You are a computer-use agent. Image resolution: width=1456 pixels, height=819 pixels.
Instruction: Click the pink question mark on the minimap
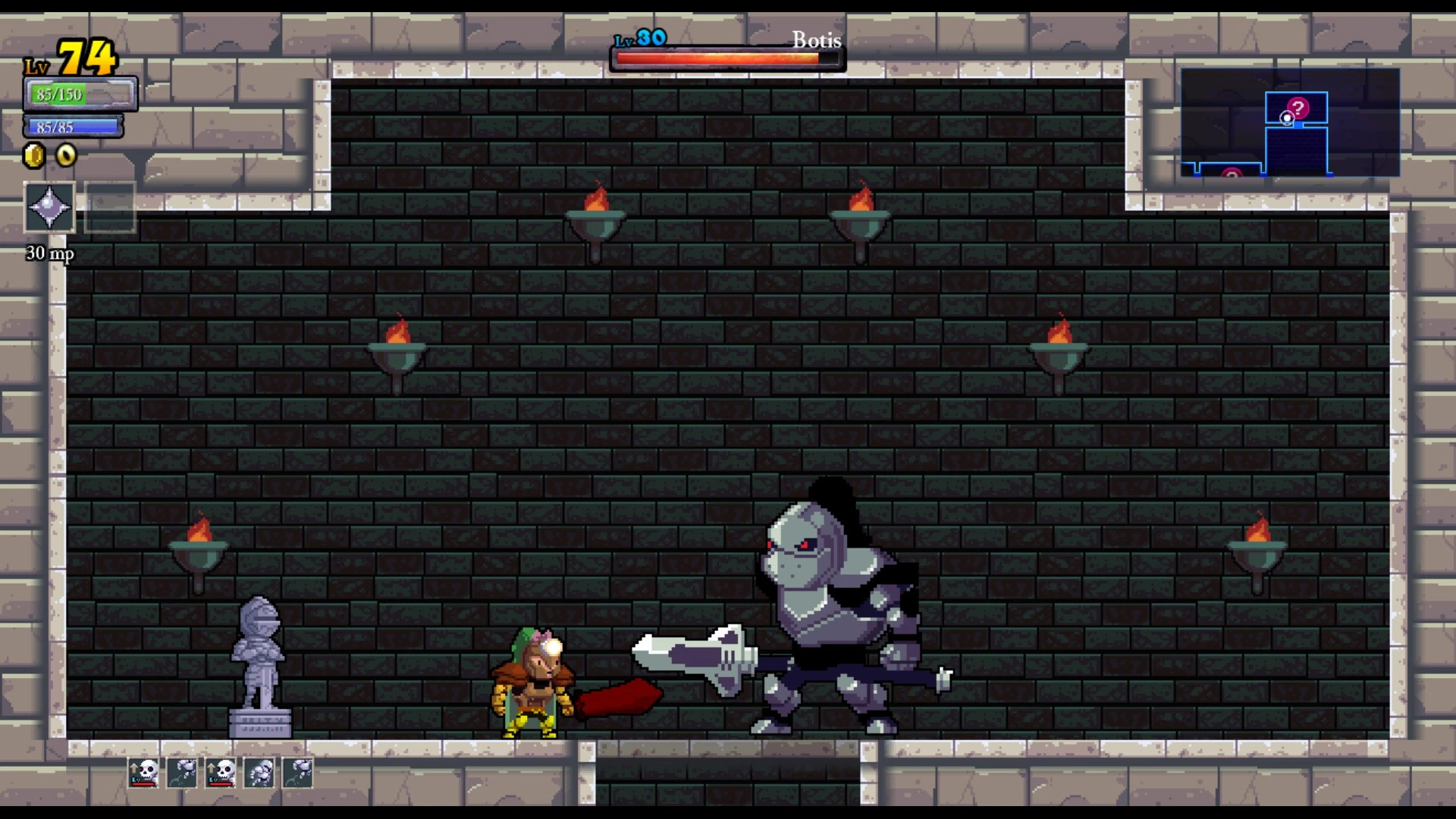(1299, 106)
